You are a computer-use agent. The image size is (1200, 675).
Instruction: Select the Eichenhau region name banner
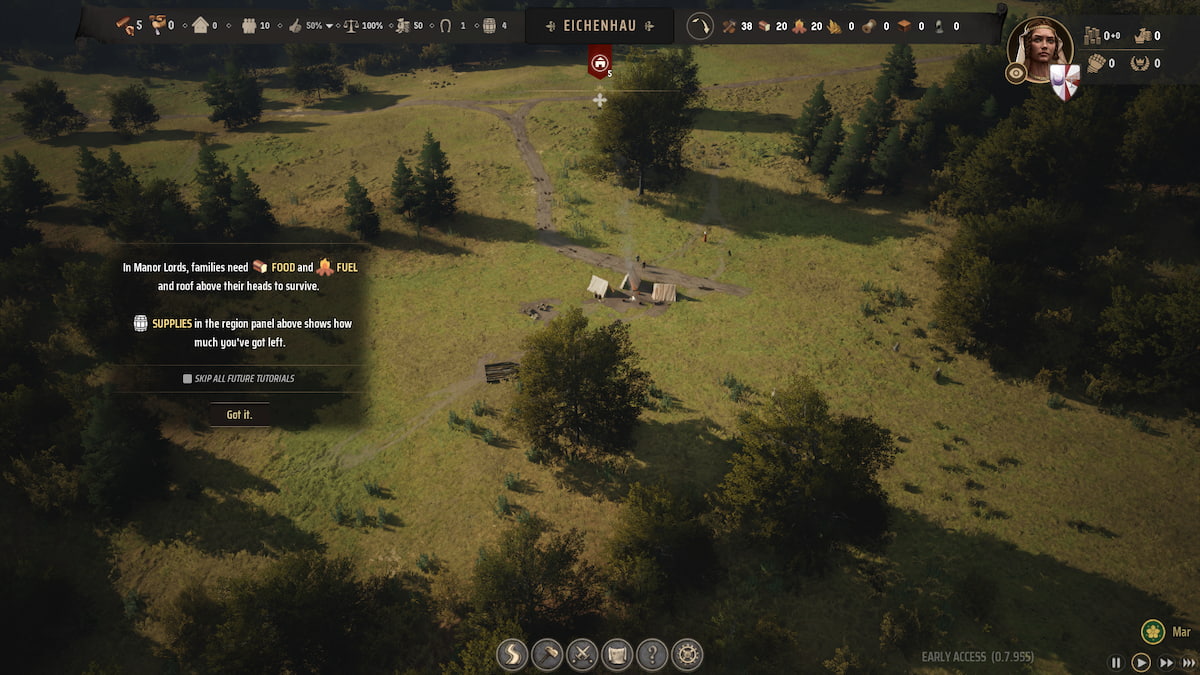pyautogui.click(x=599, y=25)
